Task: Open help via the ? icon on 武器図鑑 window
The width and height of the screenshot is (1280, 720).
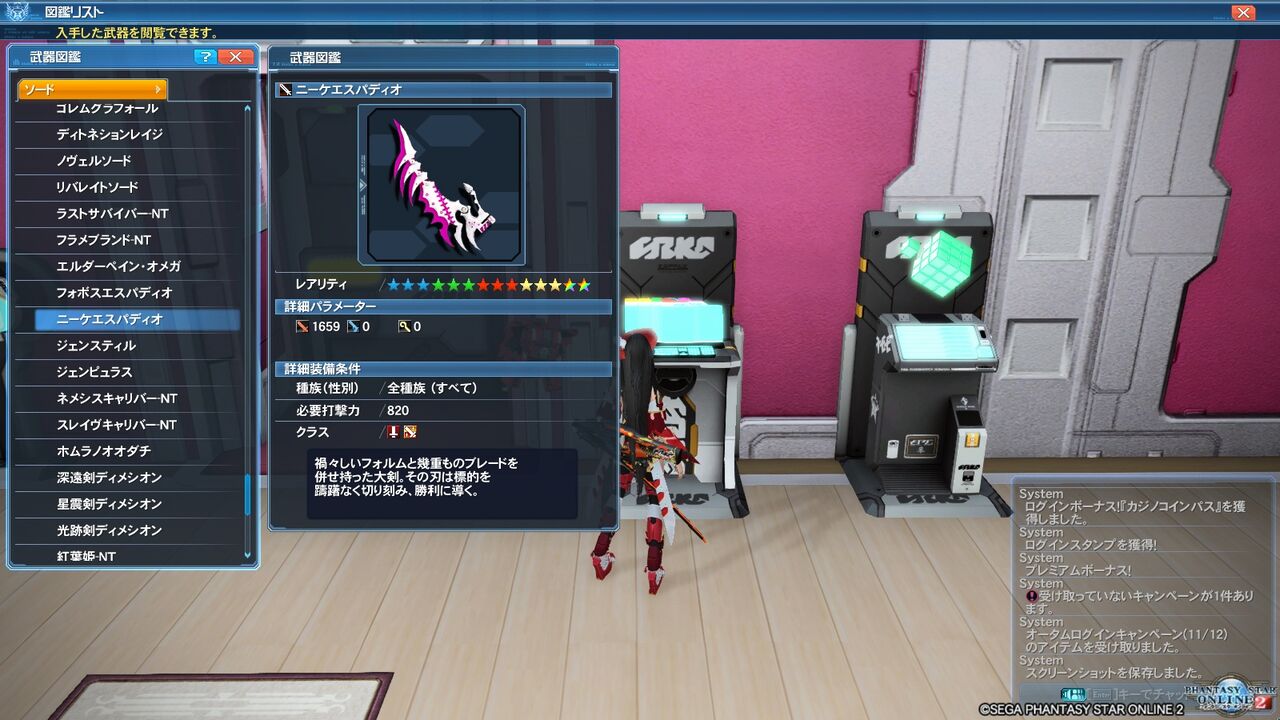Action: [x=206, y=57]
